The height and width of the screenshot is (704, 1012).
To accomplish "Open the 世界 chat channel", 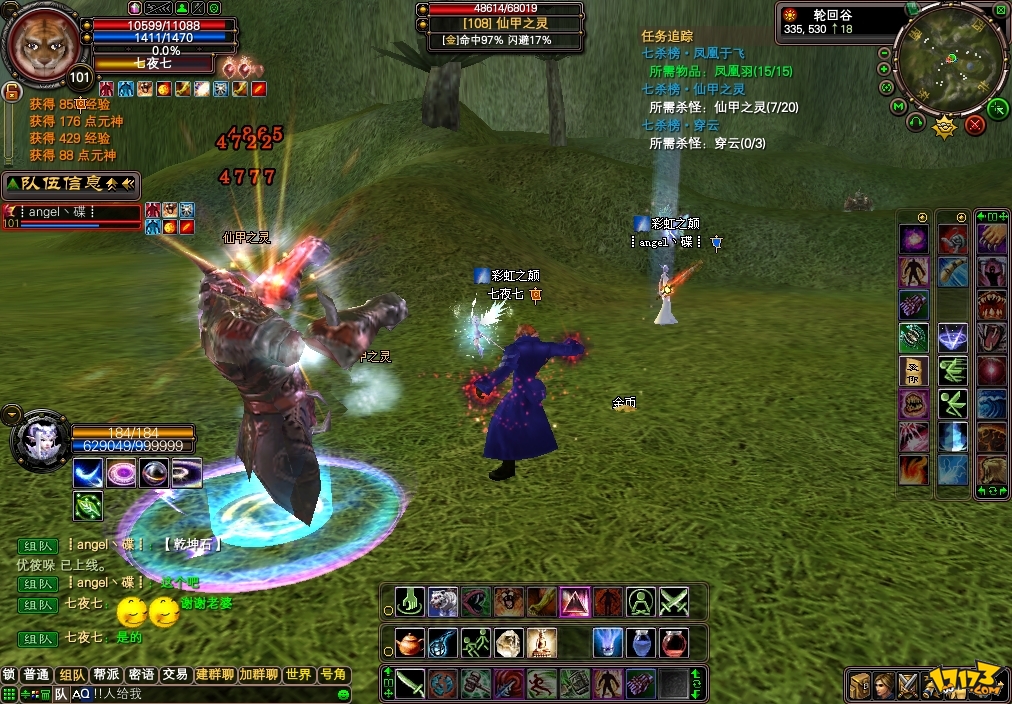I will pyautogui.click(x=298, y=675).
